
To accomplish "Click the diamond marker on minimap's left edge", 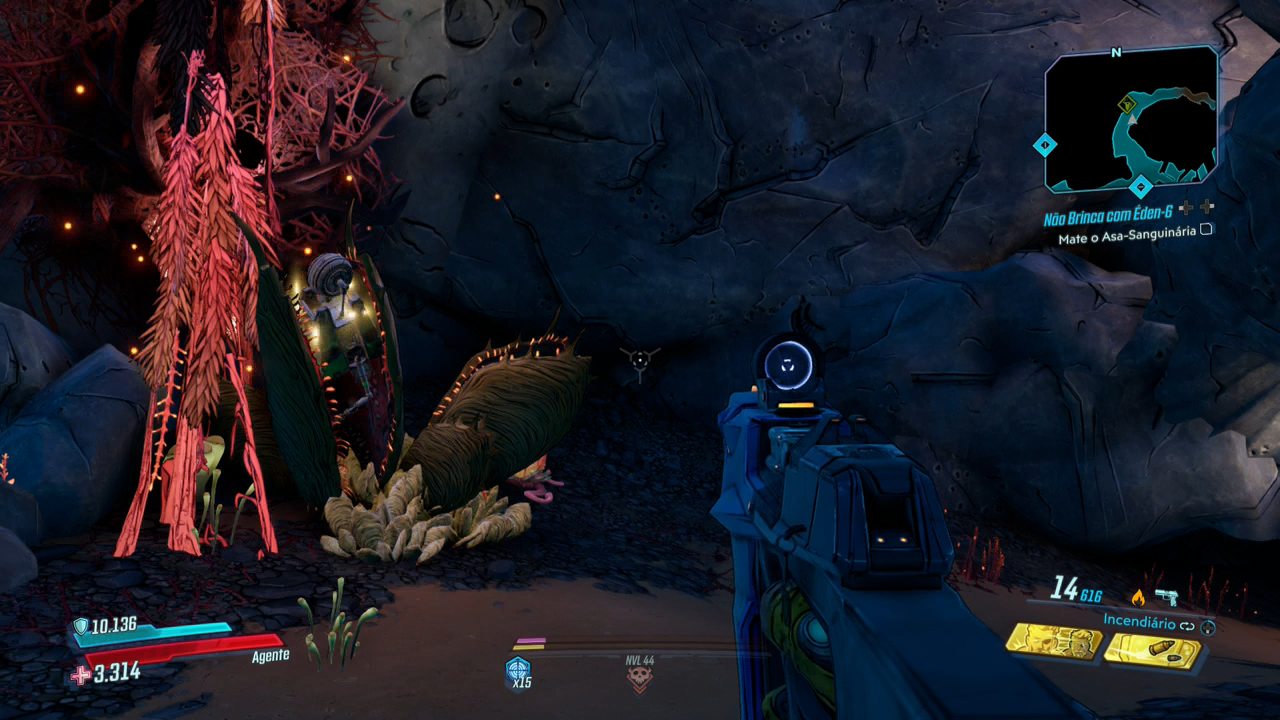I will click(1045, 146).
